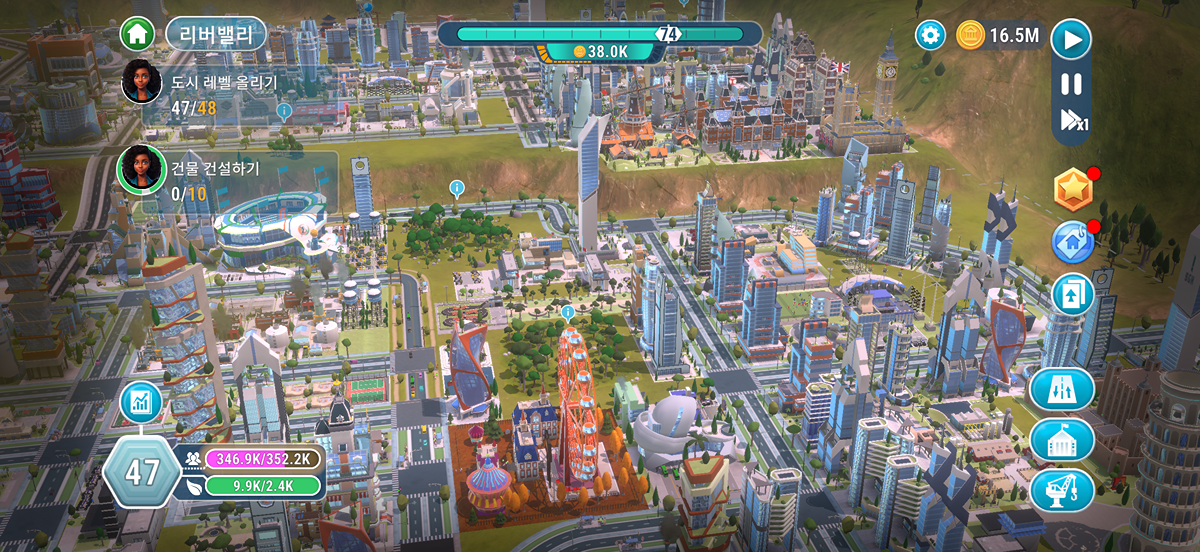Tap the 16.5M gold coin balance
Screen dimensions: 1200x552
coord(1000,36)
